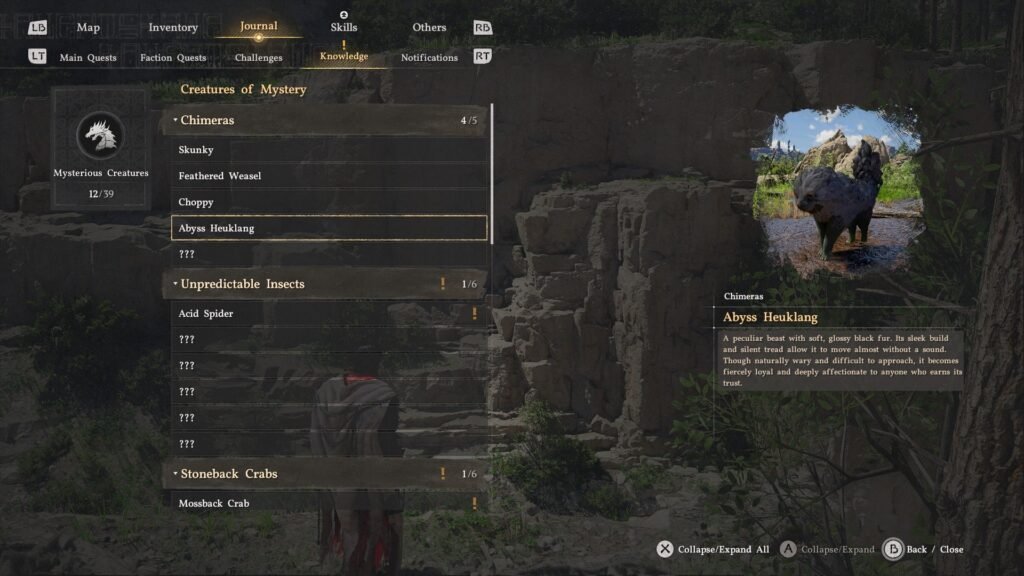Switch to the Inventory tab
Screen dimensions: 1024x576
point(173,28)
